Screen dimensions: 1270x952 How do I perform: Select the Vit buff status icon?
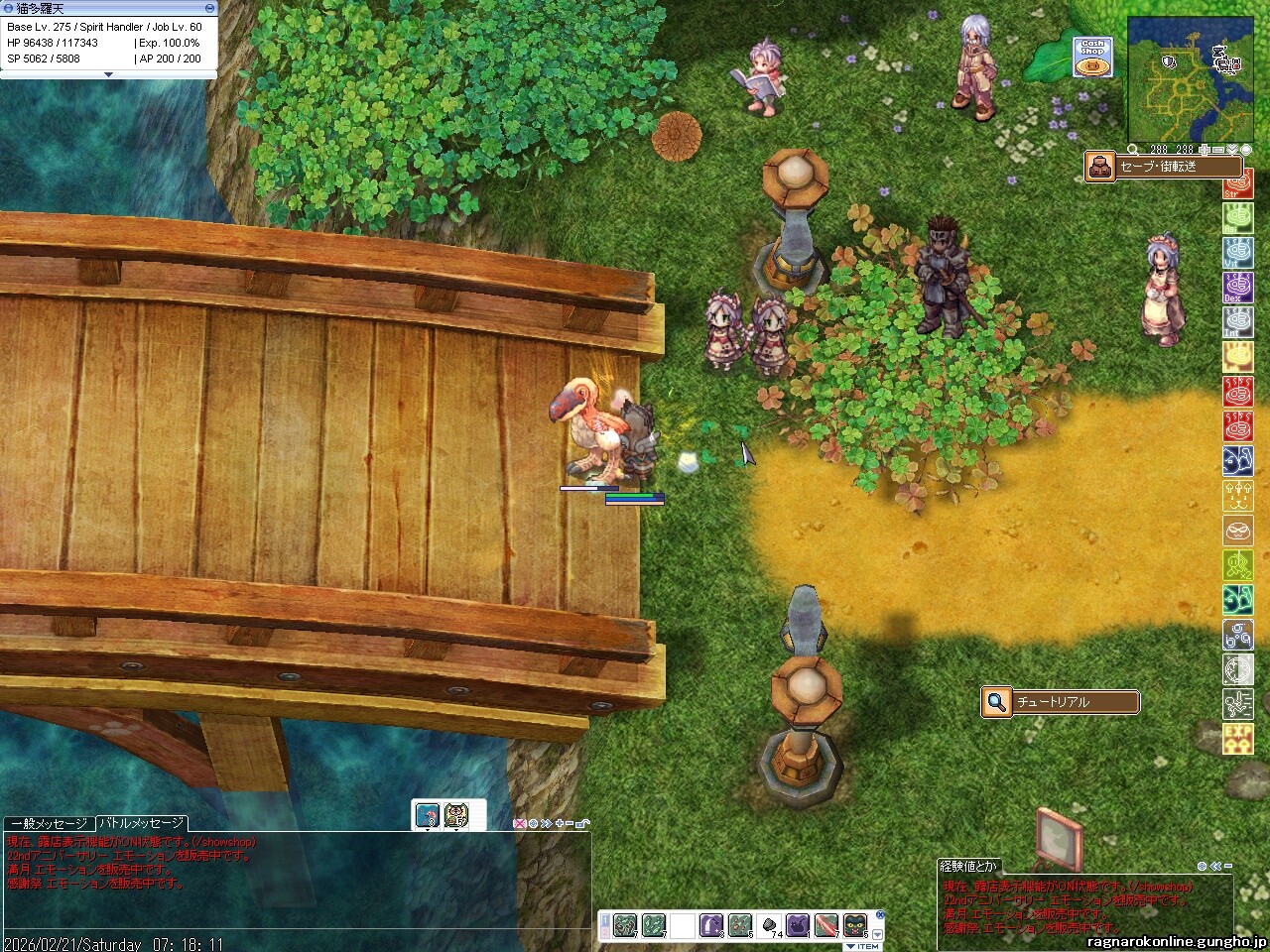tap(1236, 254)
